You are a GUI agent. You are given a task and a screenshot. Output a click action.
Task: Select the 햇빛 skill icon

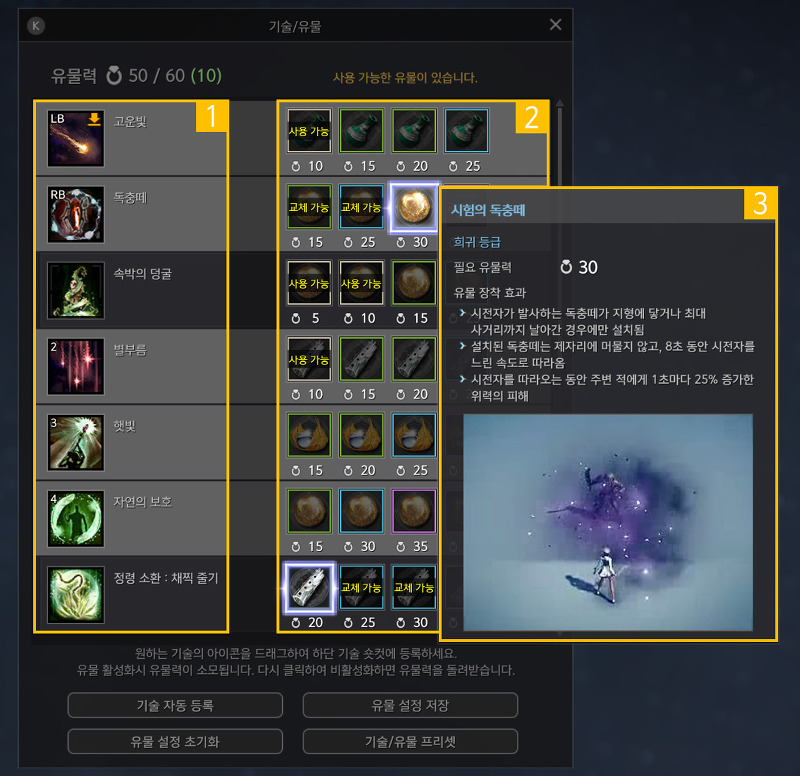tap(76, 440)
